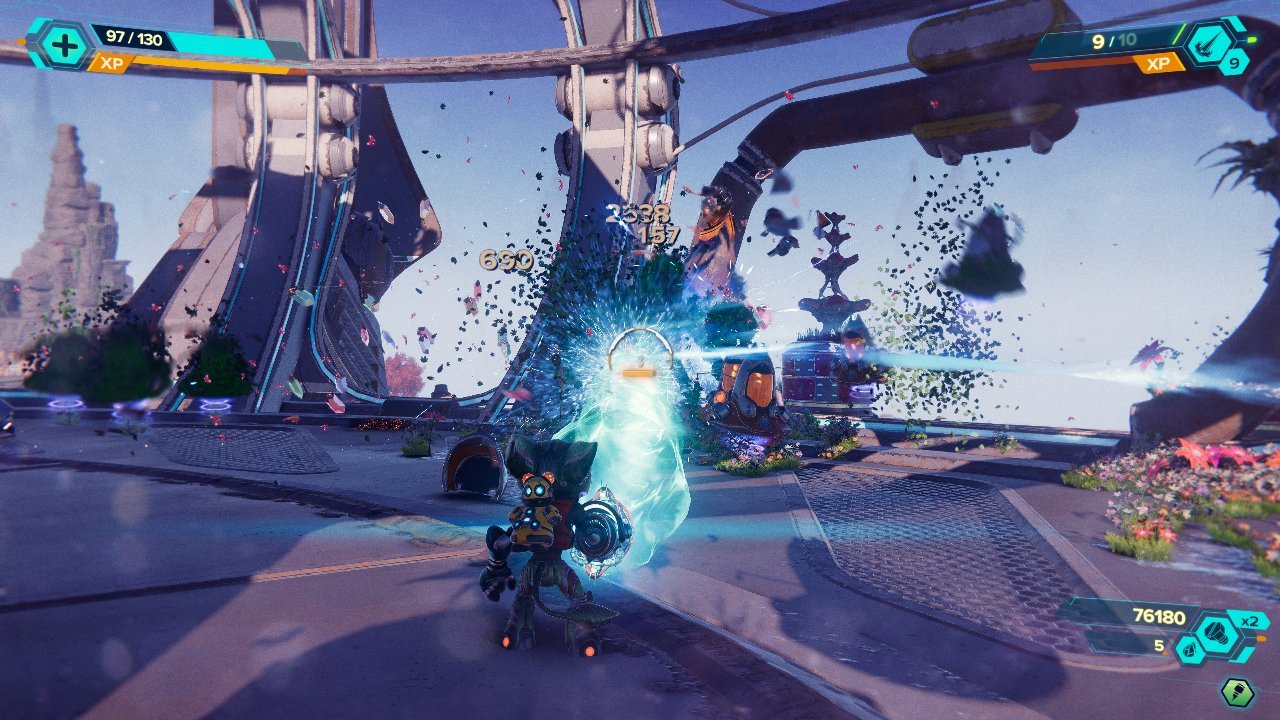Activate the green hexagon gadget icon
The image size is (1280, 720).
click(x=1238, y=693)
